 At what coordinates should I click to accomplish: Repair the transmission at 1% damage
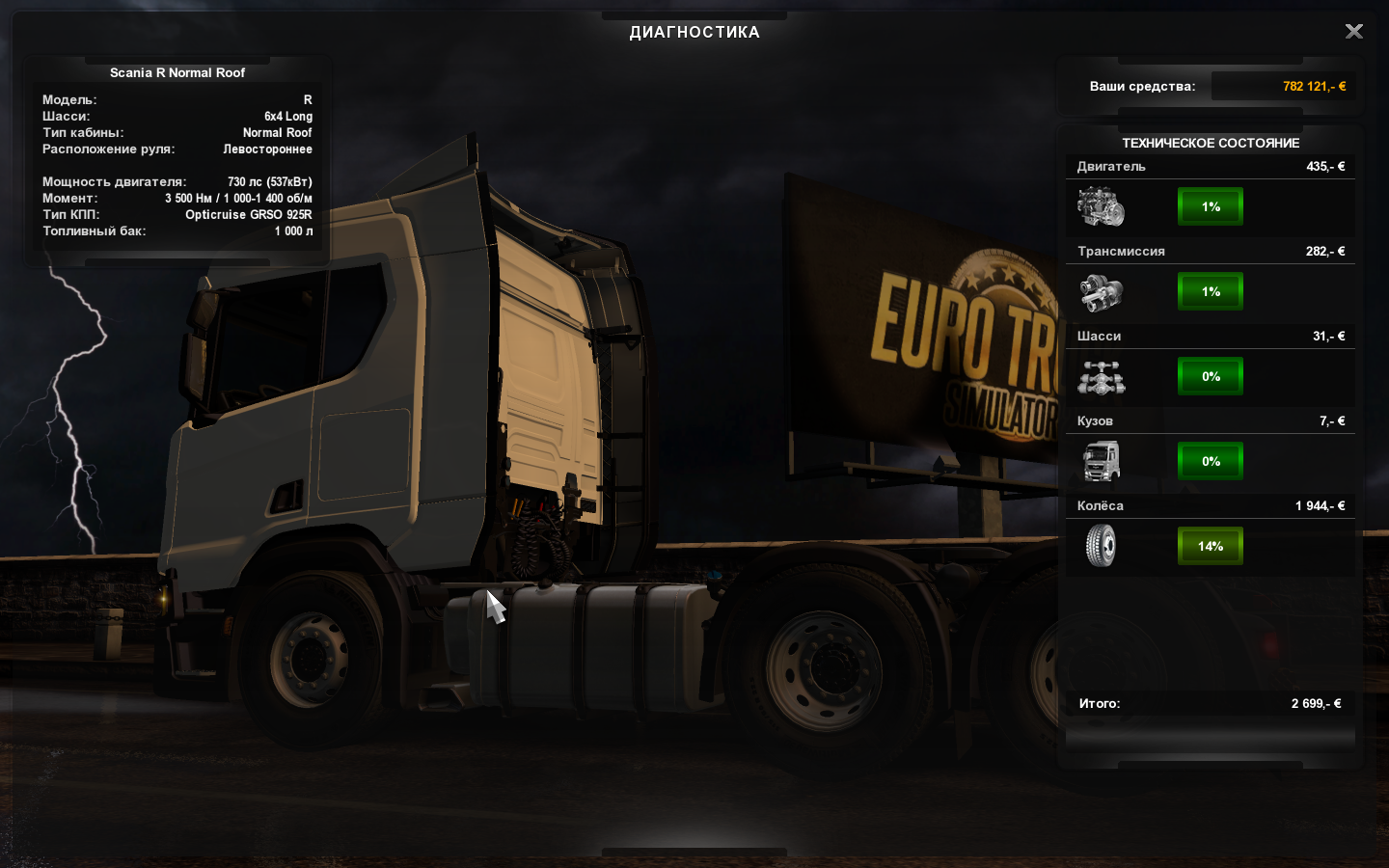[1211, 291]
